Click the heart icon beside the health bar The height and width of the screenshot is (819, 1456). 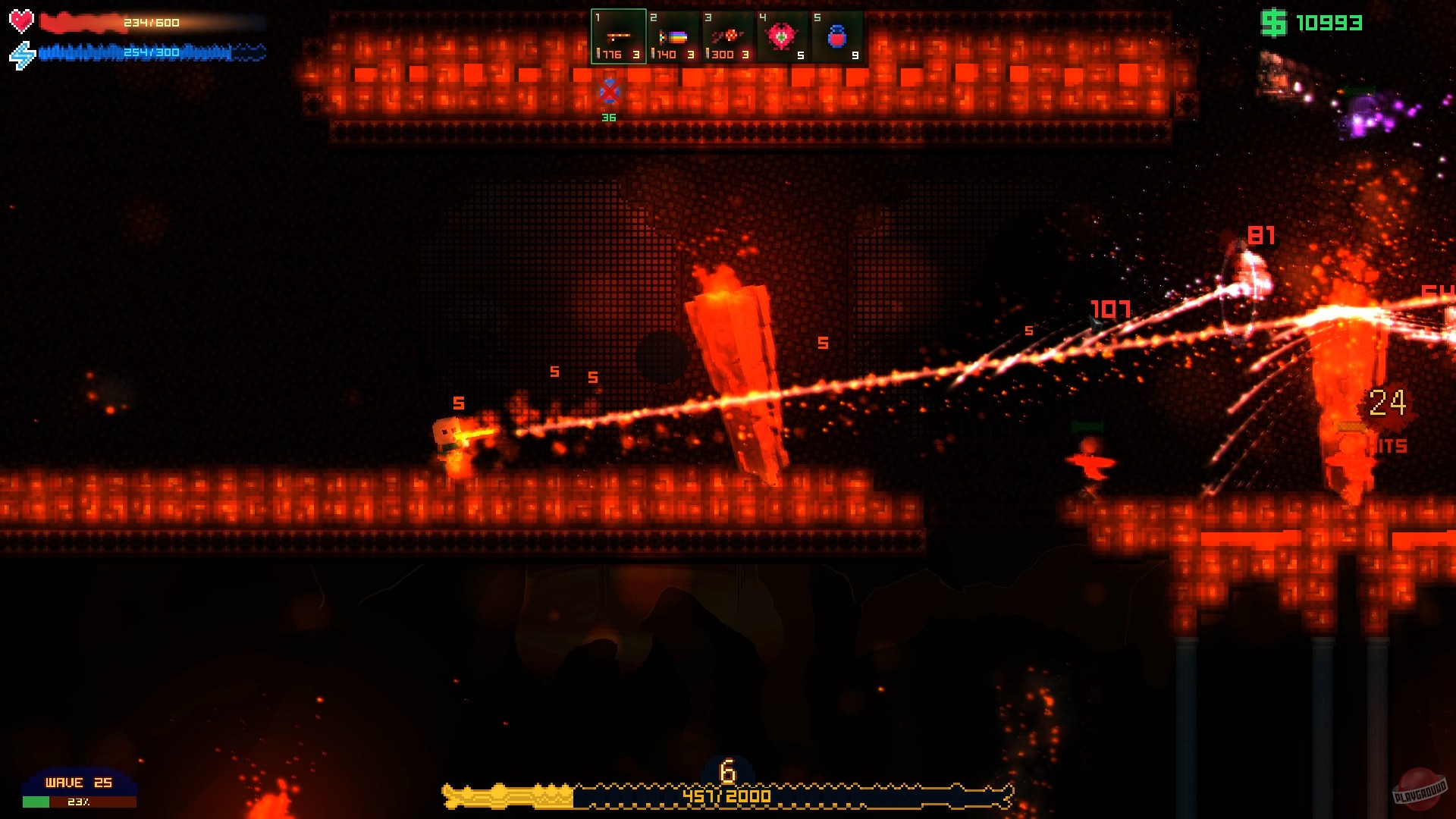pos(20,21)
